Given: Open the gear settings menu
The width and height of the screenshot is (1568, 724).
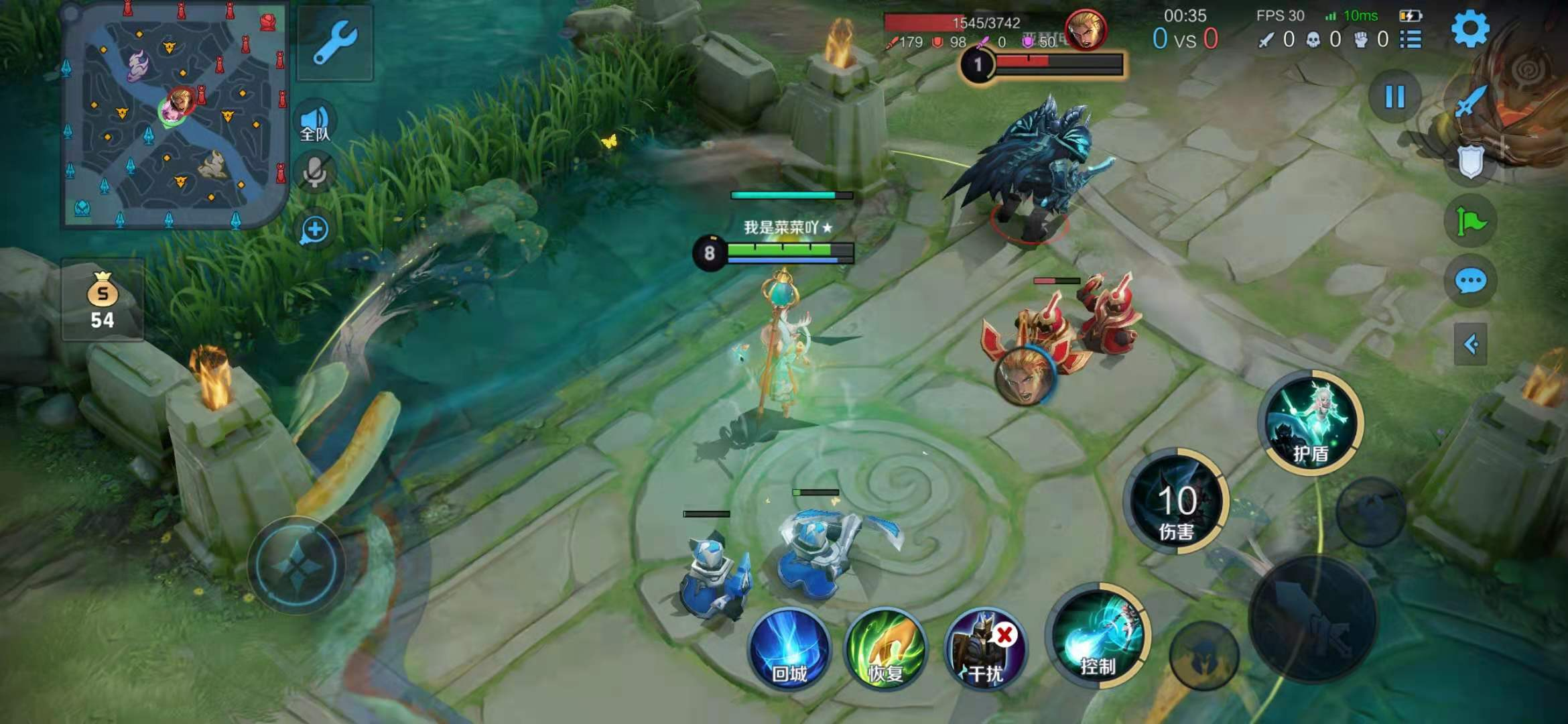Looking at the screenshot, I should point(1469,29).
